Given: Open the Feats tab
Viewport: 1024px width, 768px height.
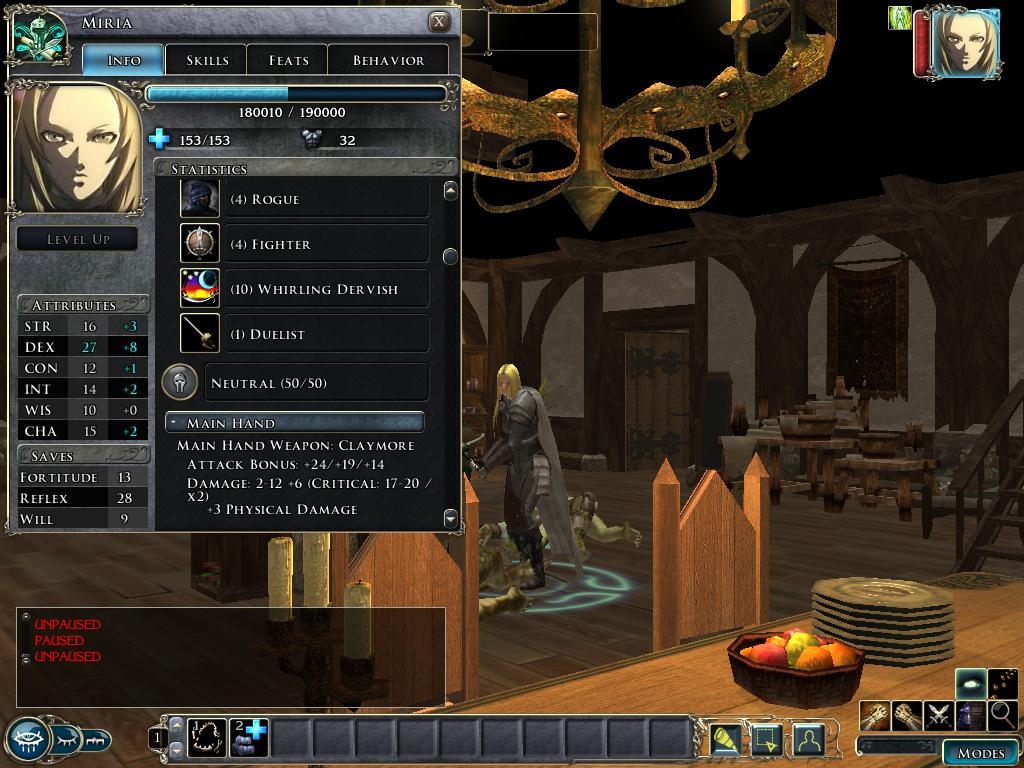Looking at the screenshot, I should (x=288, y=60).
